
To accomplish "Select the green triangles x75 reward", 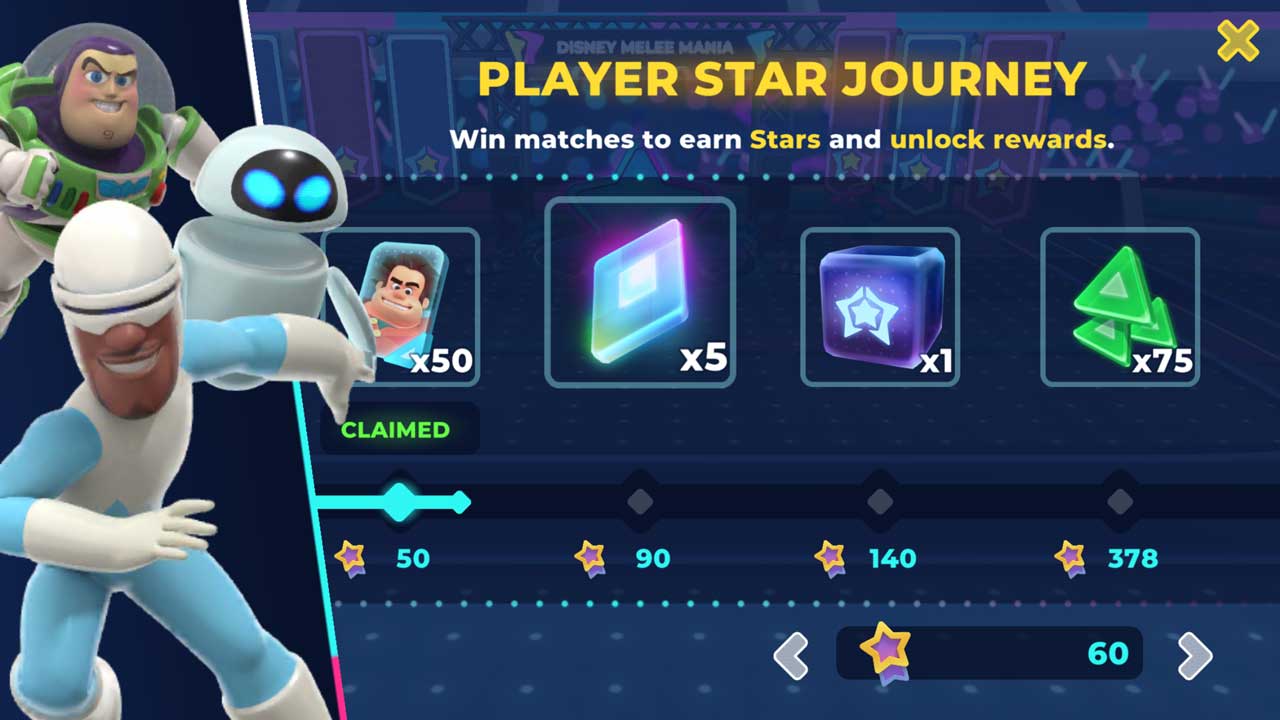I will pyautogui.click(x=1120, y=306).
